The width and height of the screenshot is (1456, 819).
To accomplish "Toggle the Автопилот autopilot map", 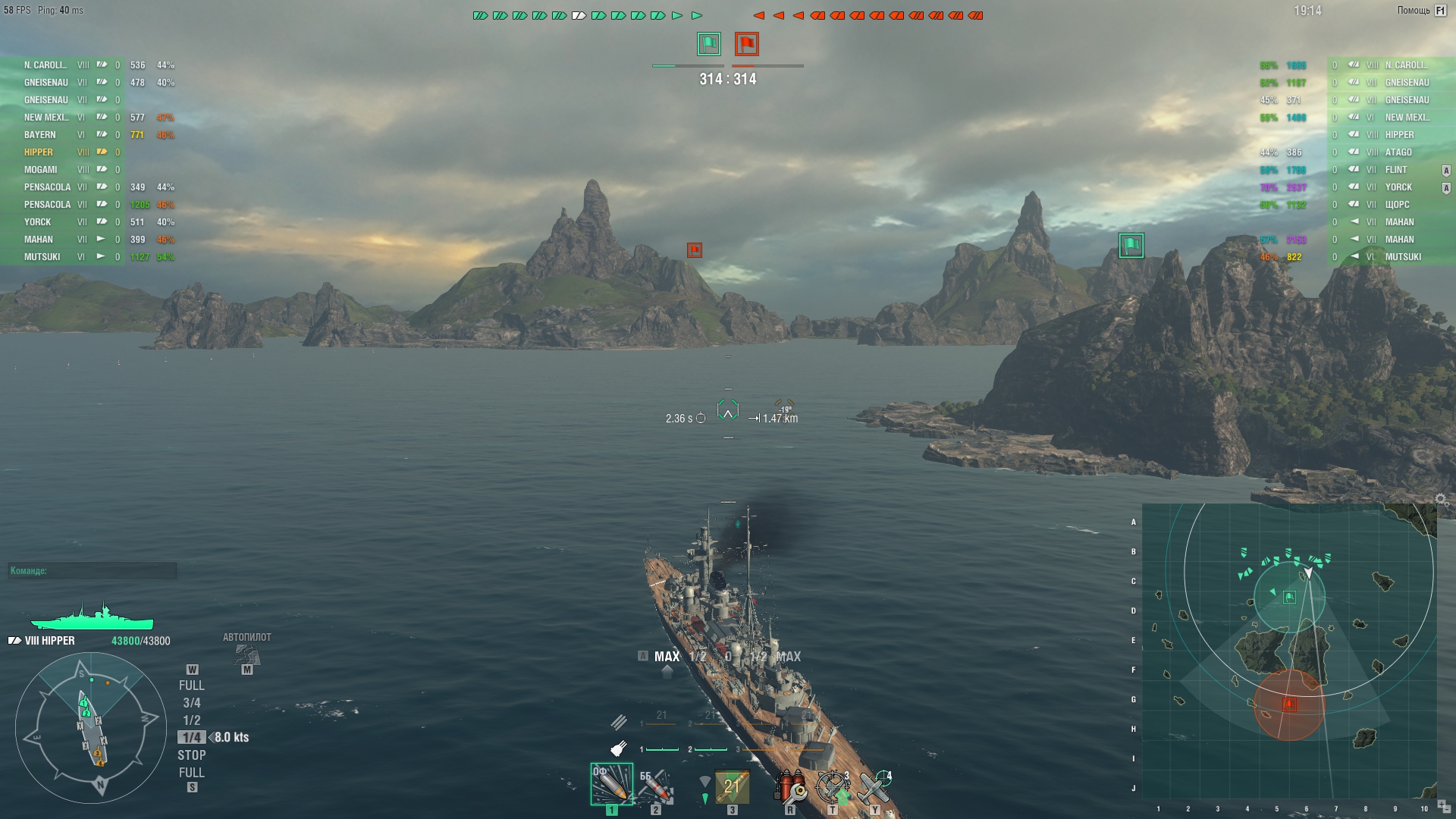I will click(x=246, y=654).
